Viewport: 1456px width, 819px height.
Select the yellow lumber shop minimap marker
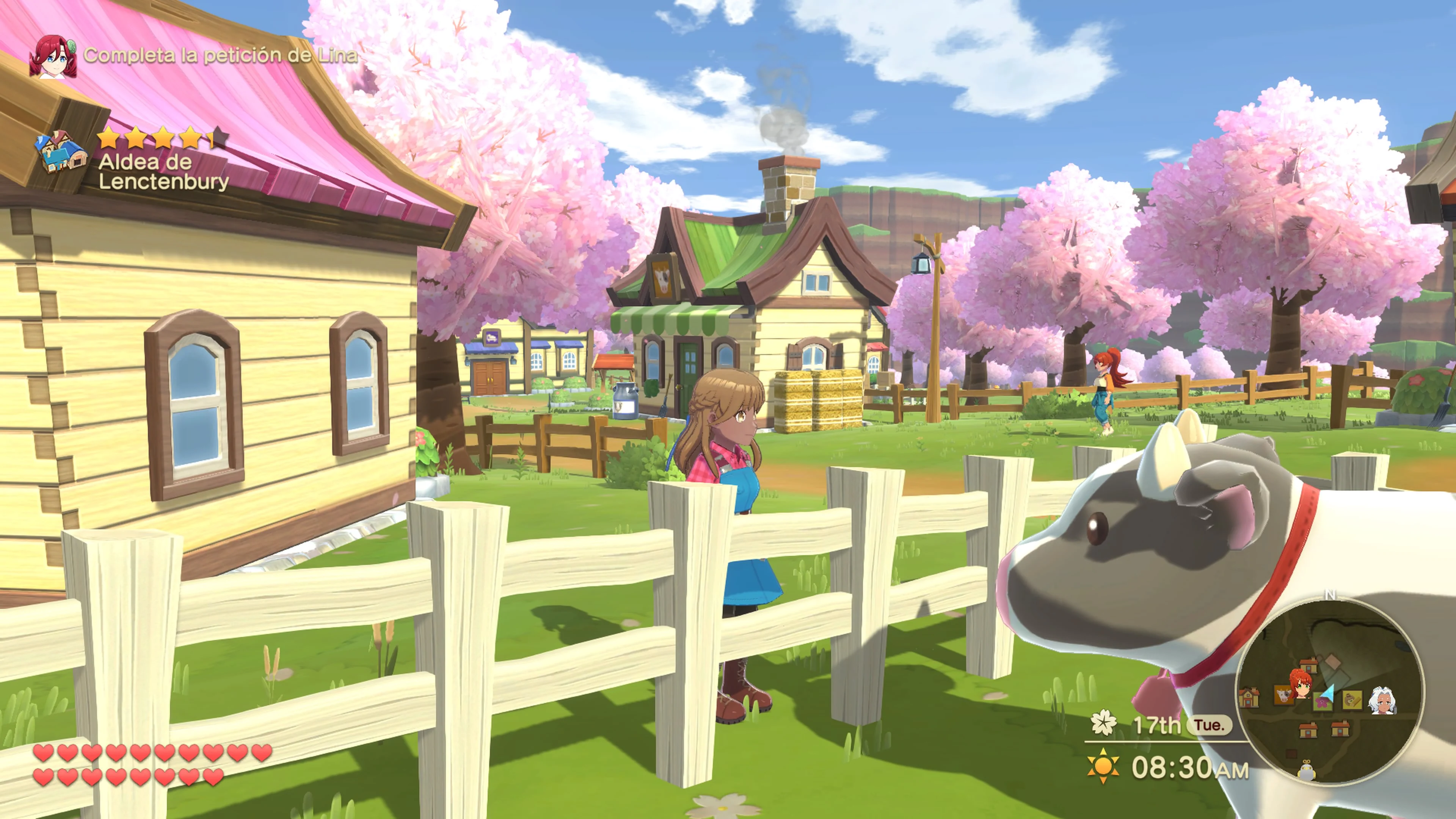point(1352,700)
